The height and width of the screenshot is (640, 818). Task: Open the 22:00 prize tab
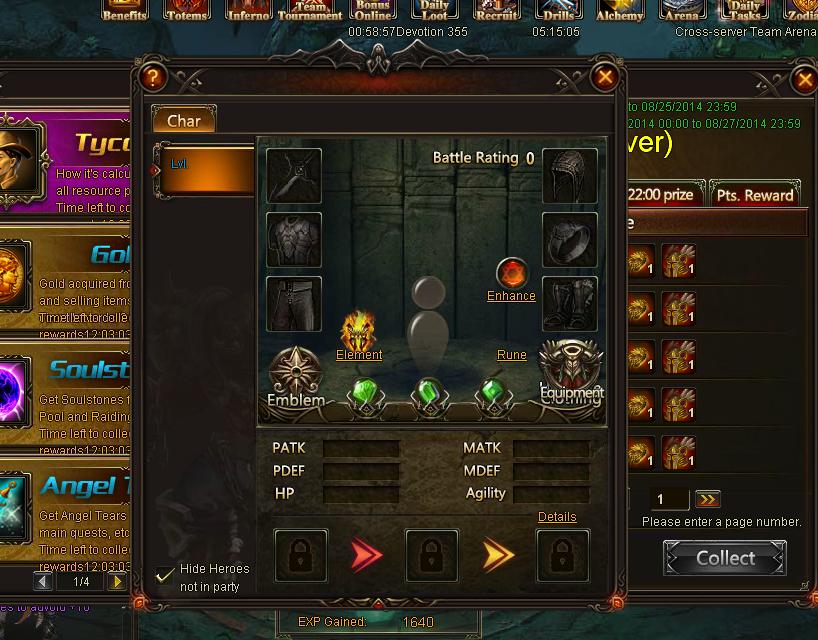[660, 195]
